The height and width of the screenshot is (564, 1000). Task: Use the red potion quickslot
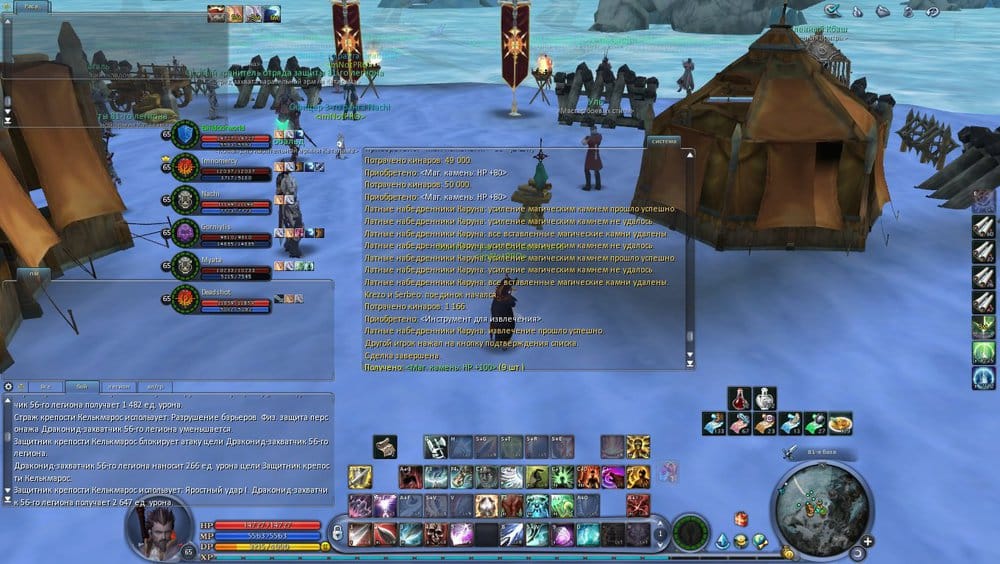tap(739, 398)
